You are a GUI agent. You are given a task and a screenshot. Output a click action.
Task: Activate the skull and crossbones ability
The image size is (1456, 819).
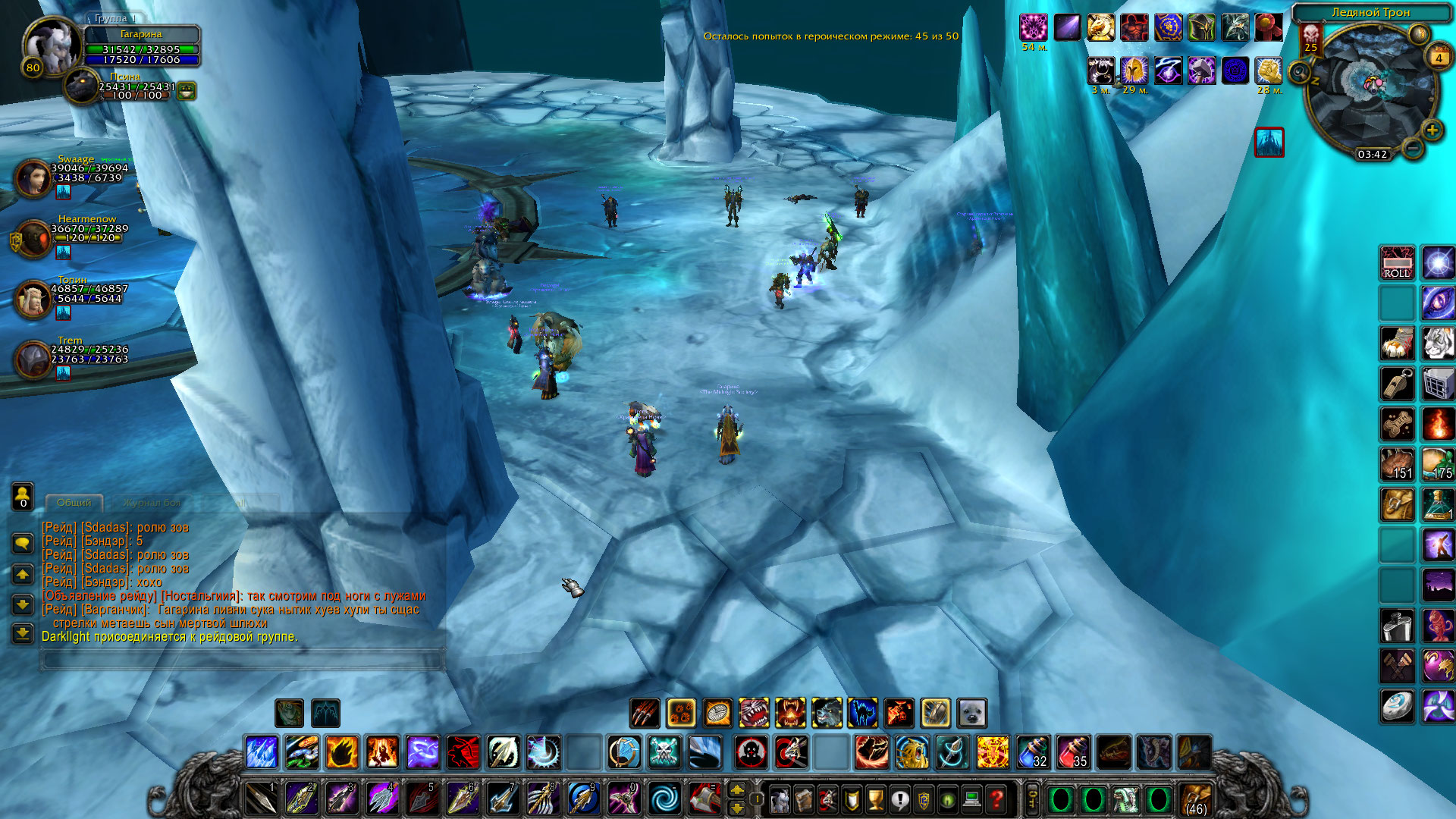coord(664,752)
